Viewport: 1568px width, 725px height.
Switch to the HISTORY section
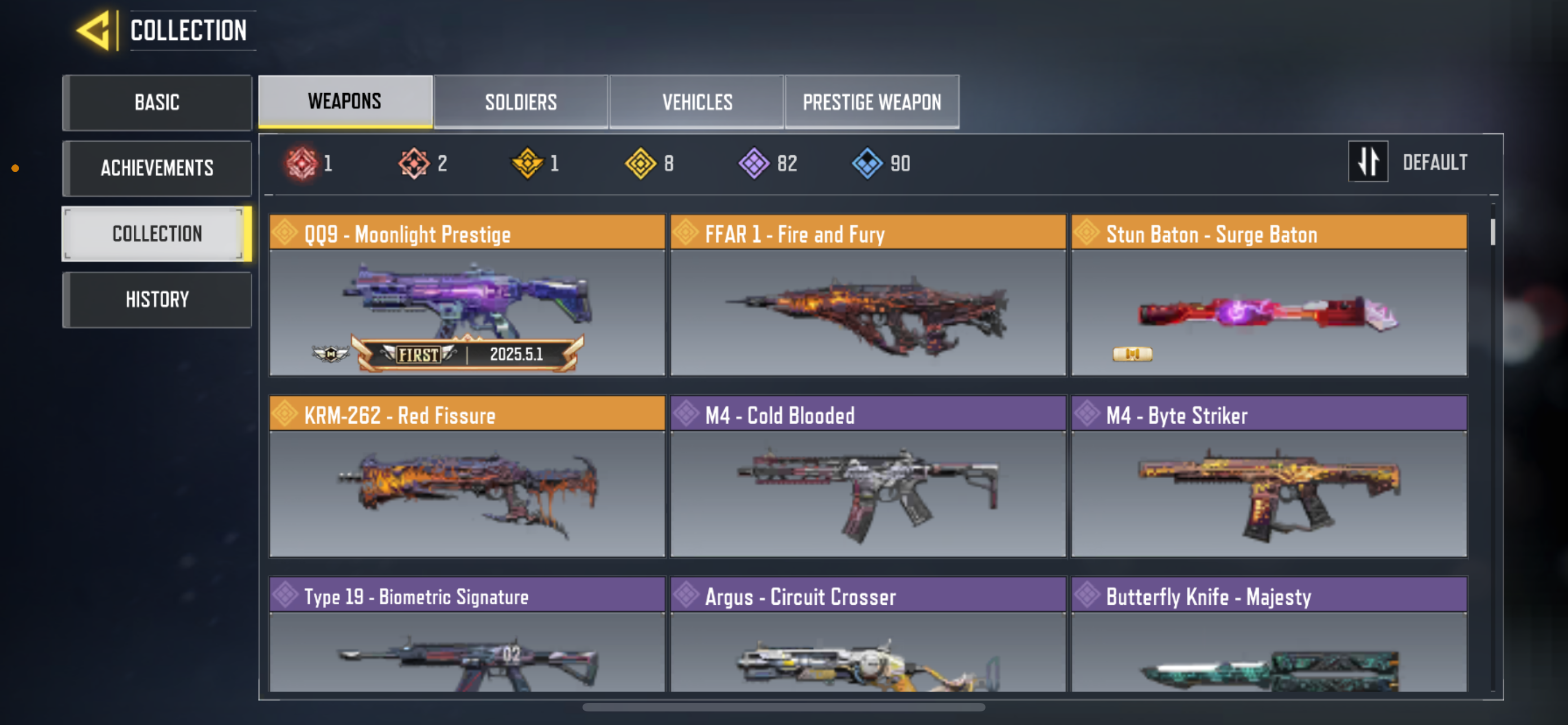(x=157, y=298)
